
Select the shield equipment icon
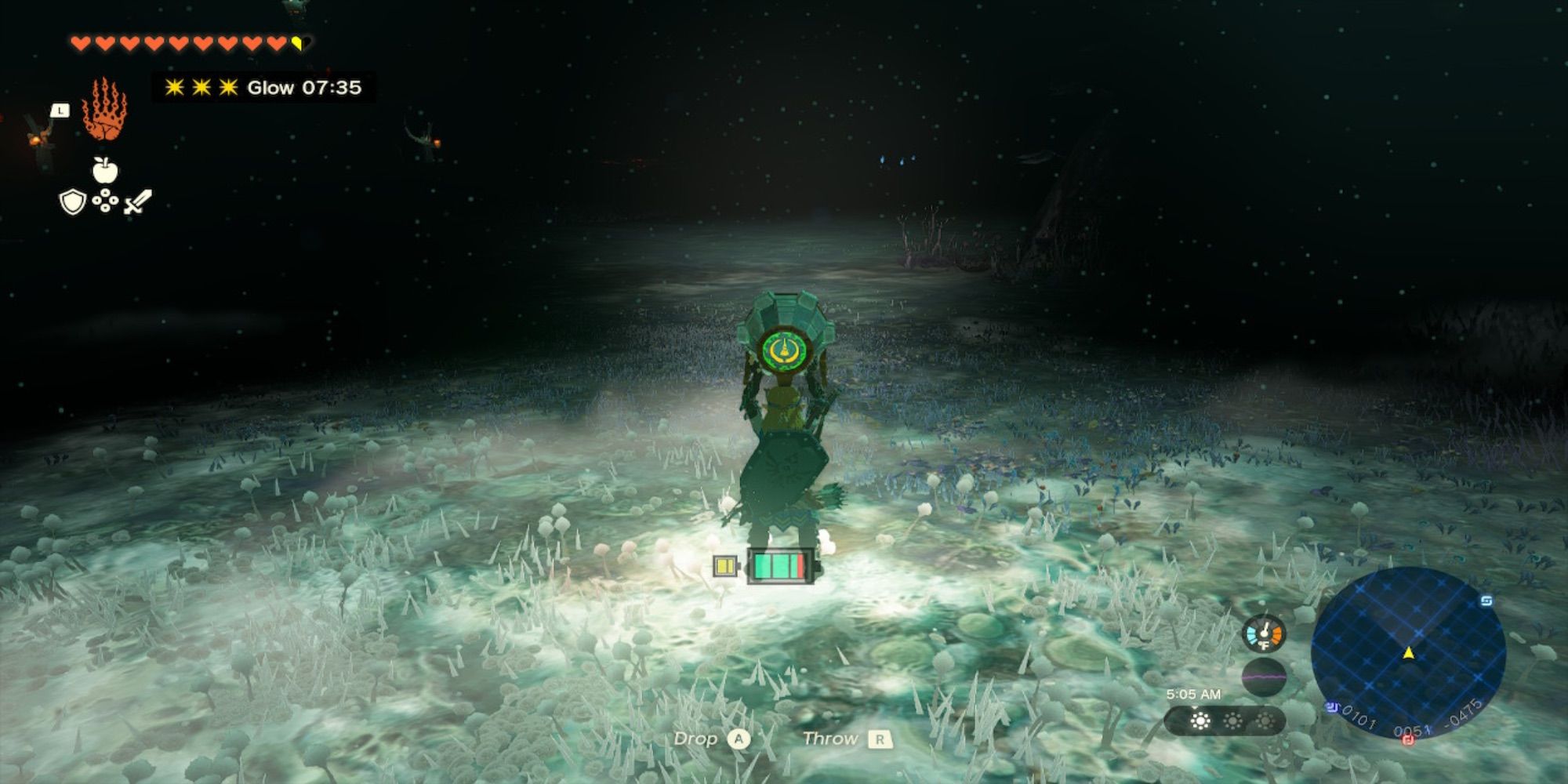(72, 202)
